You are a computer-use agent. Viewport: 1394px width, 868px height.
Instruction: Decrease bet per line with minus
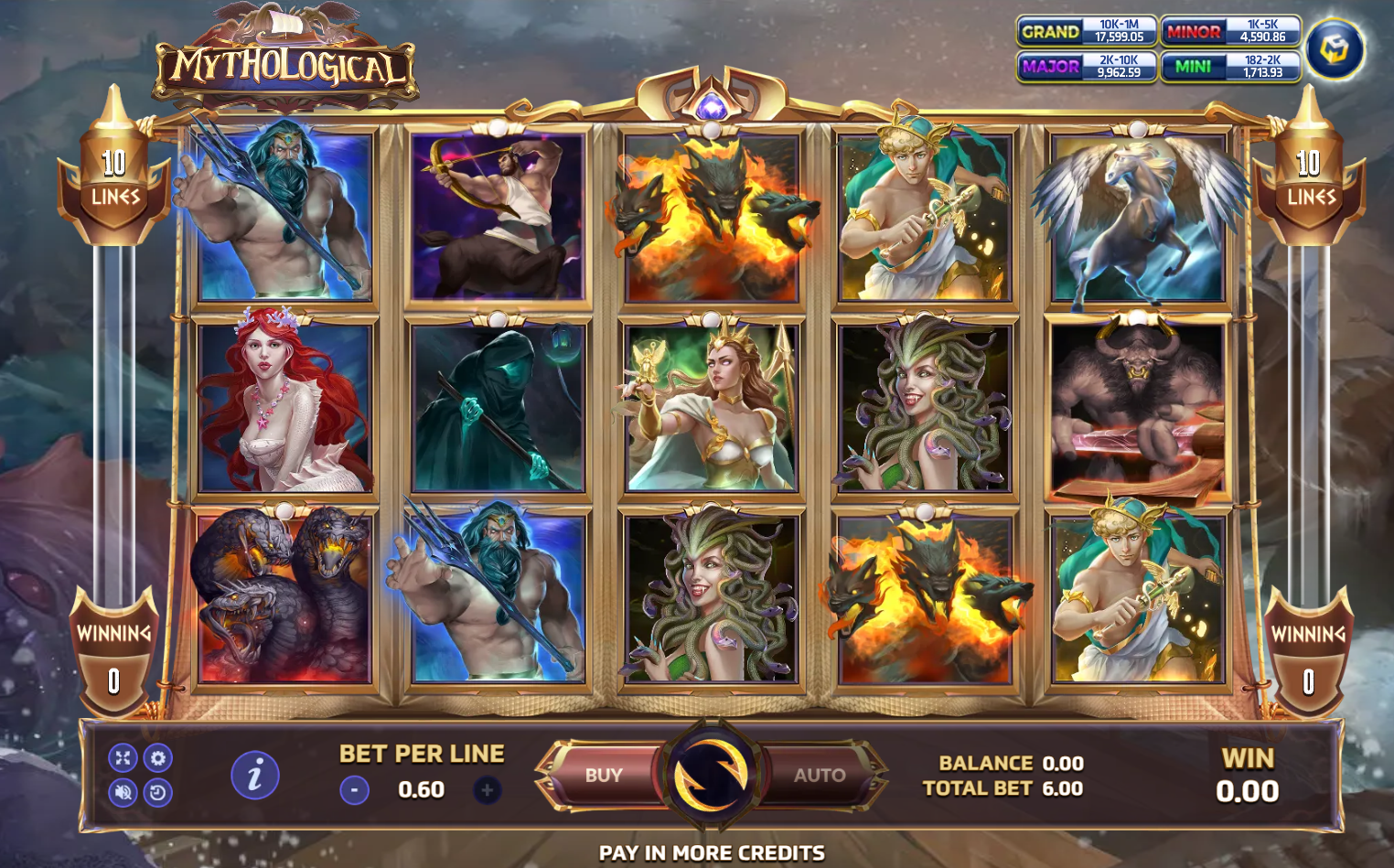click(354, 789)
